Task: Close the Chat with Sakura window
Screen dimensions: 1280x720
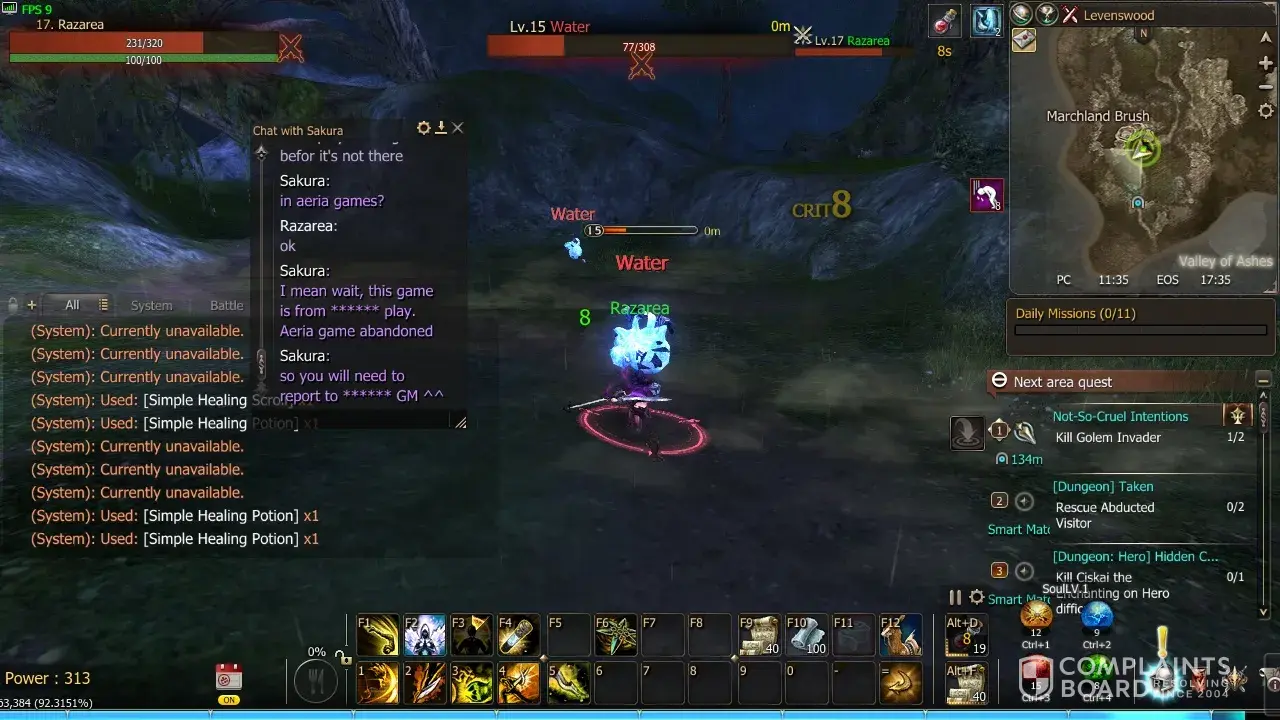Action: pos(457,128)
